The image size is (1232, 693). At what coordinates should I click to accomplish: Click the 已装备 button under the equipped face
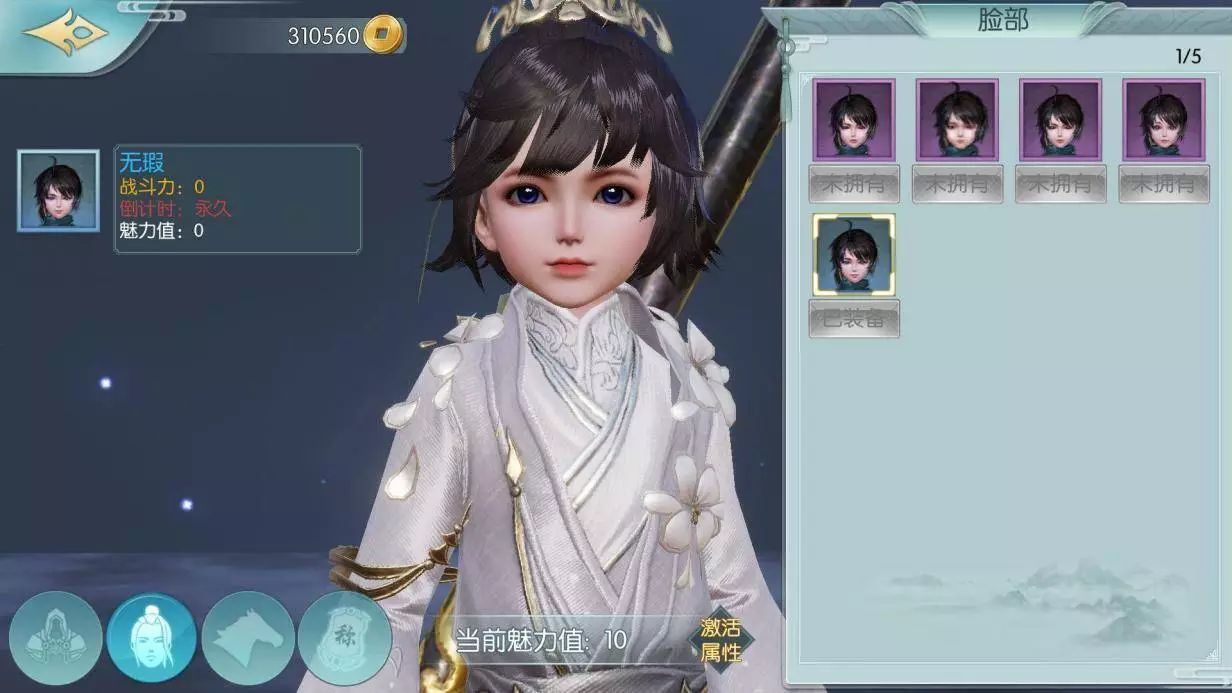click(854, 318)
